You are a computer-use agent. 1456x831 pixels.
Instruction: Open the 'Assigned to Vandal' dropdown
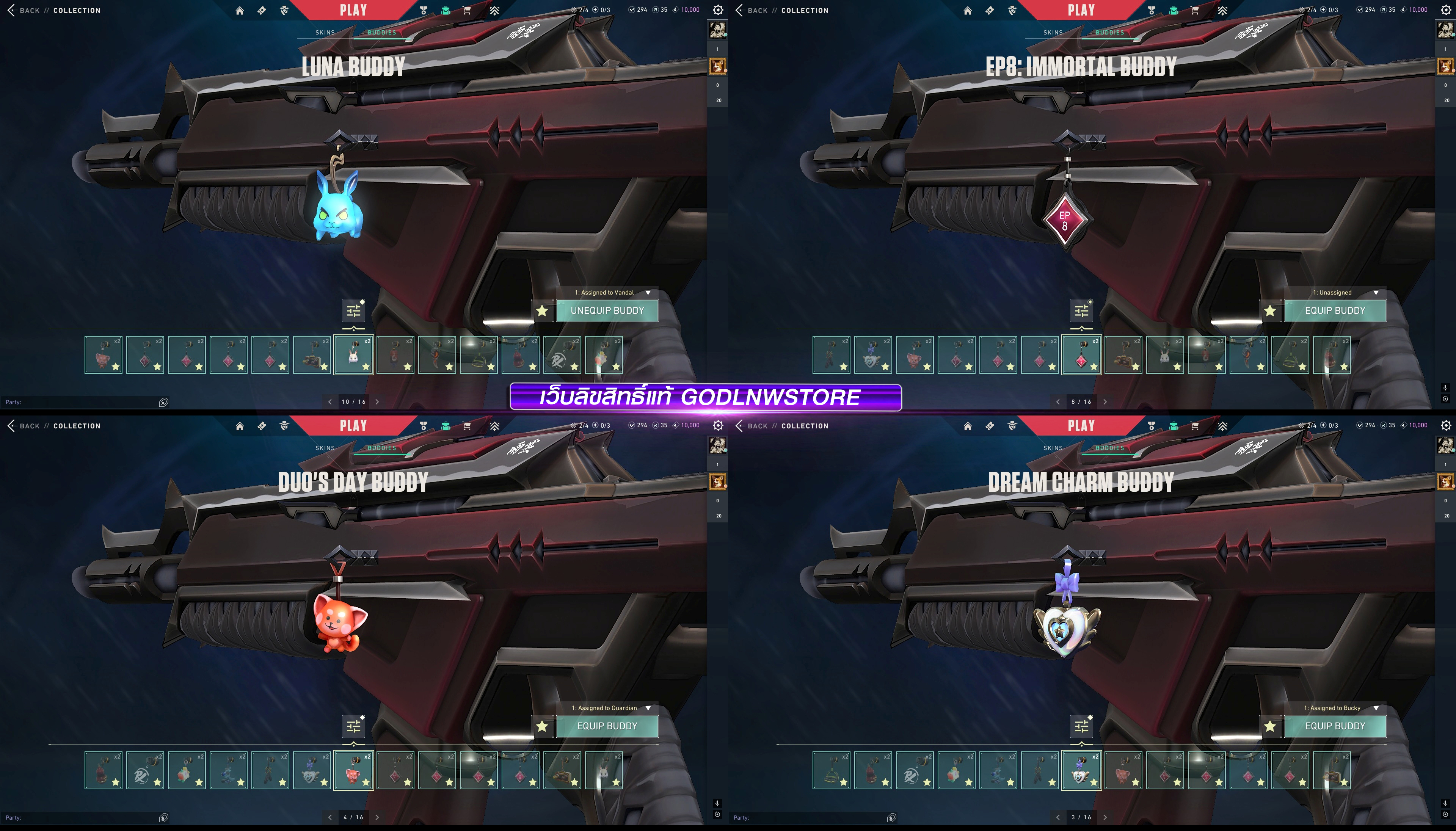[648, 293]
